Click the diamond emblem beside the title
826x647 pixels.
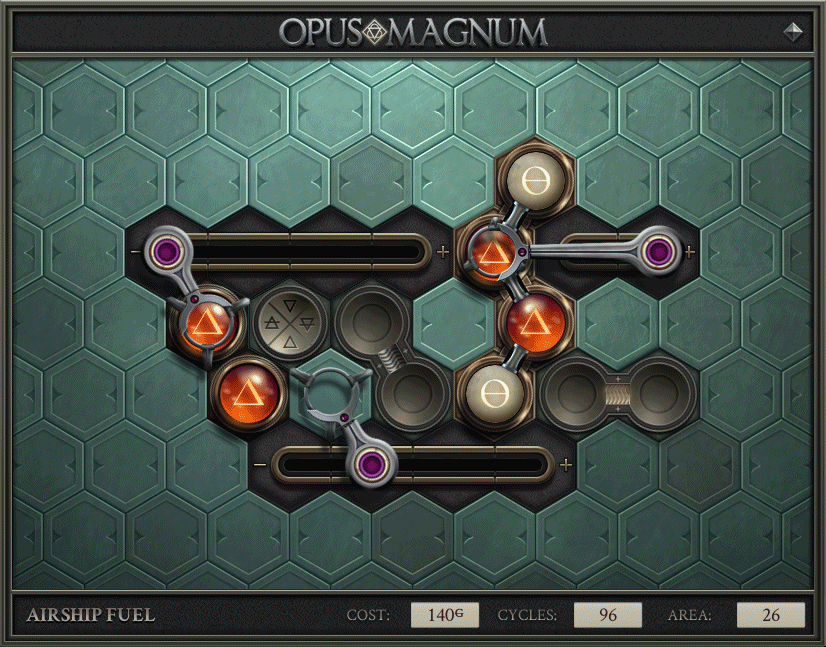[x=794, y=31]
